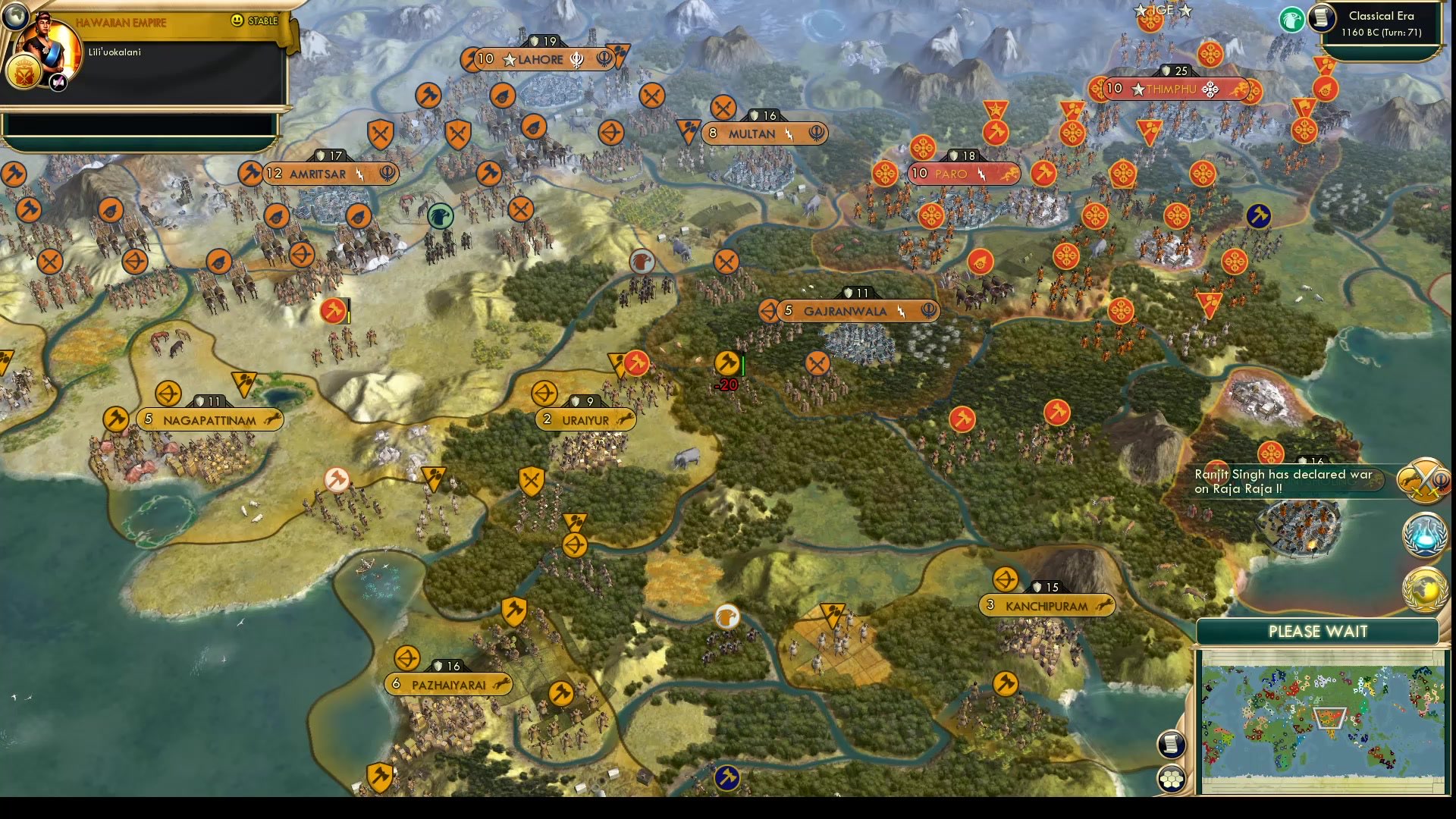1456x819 pixels.
Task: Open social policies via the gold globe icon
Action: tap(1424, 588)
